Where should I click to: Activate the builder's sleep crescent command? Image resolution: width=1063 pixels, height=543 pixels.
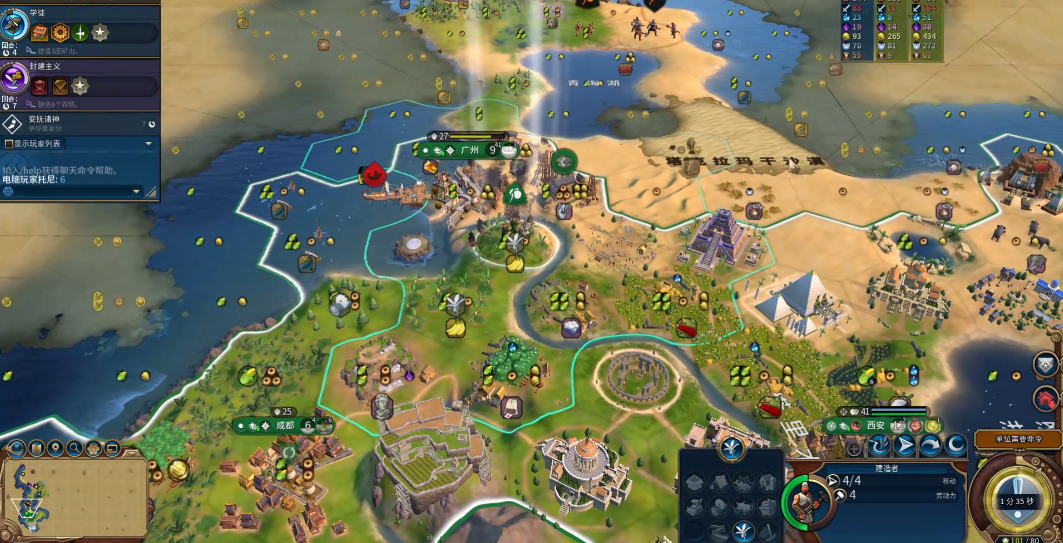point(954,445)
